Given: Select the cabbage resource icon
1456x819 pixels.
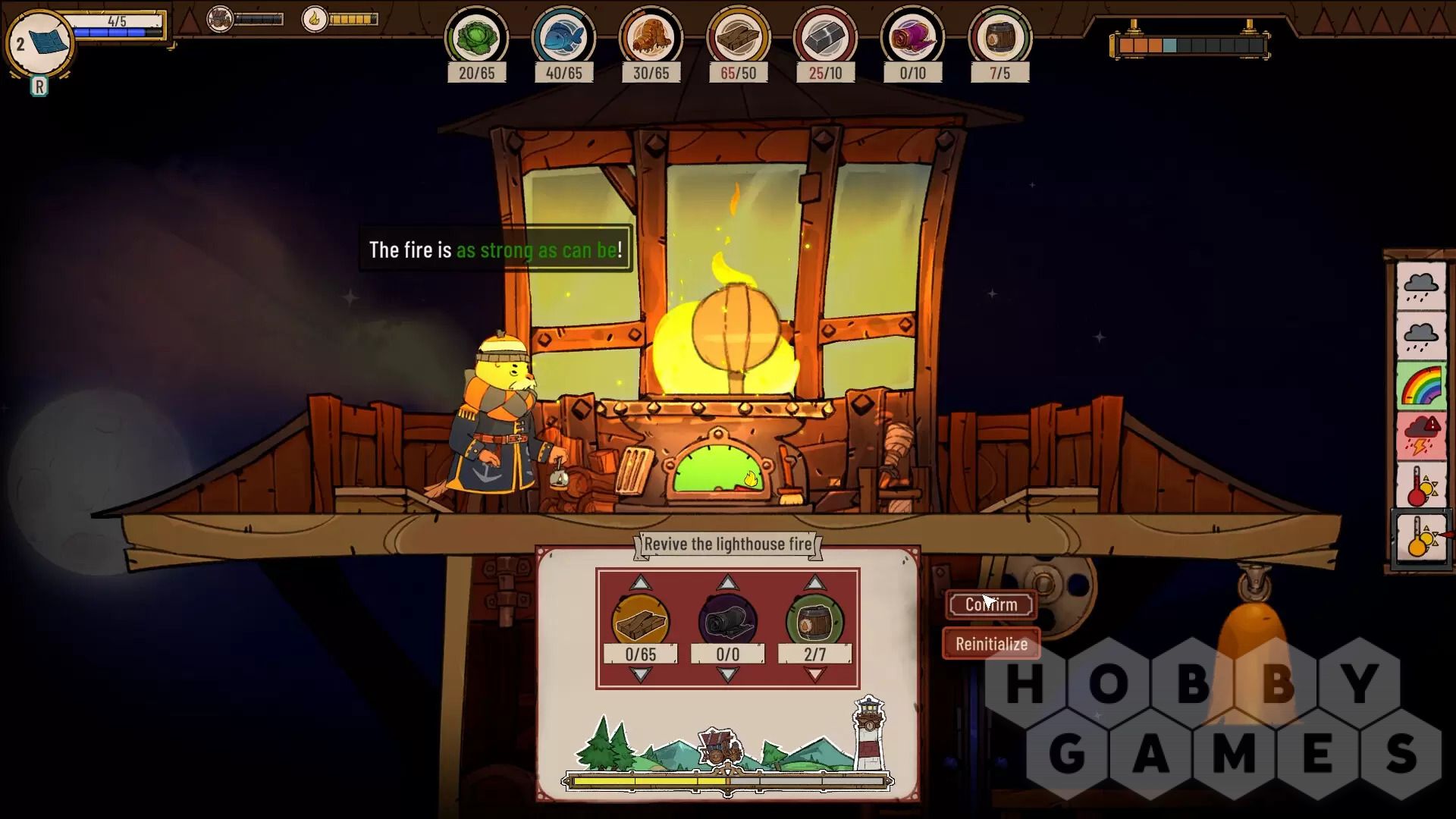Looking at the screenshot, I should click(476, 38).
